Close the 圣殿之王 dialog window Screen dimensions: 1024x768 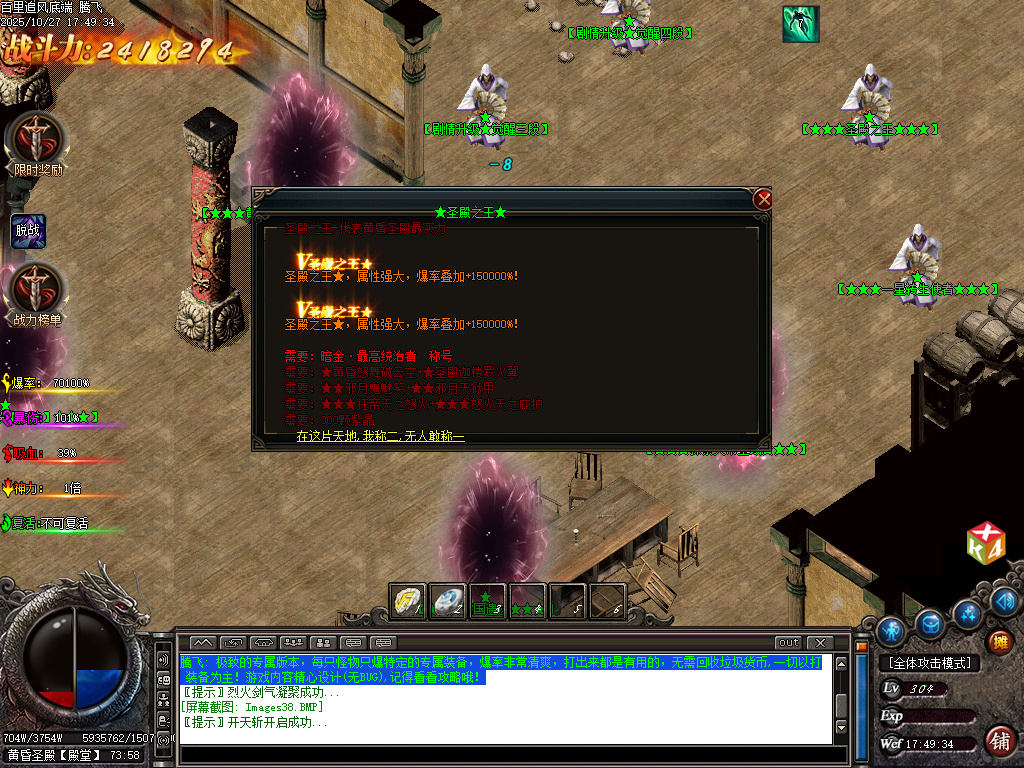pyautogui.click(x=764, y=199)
